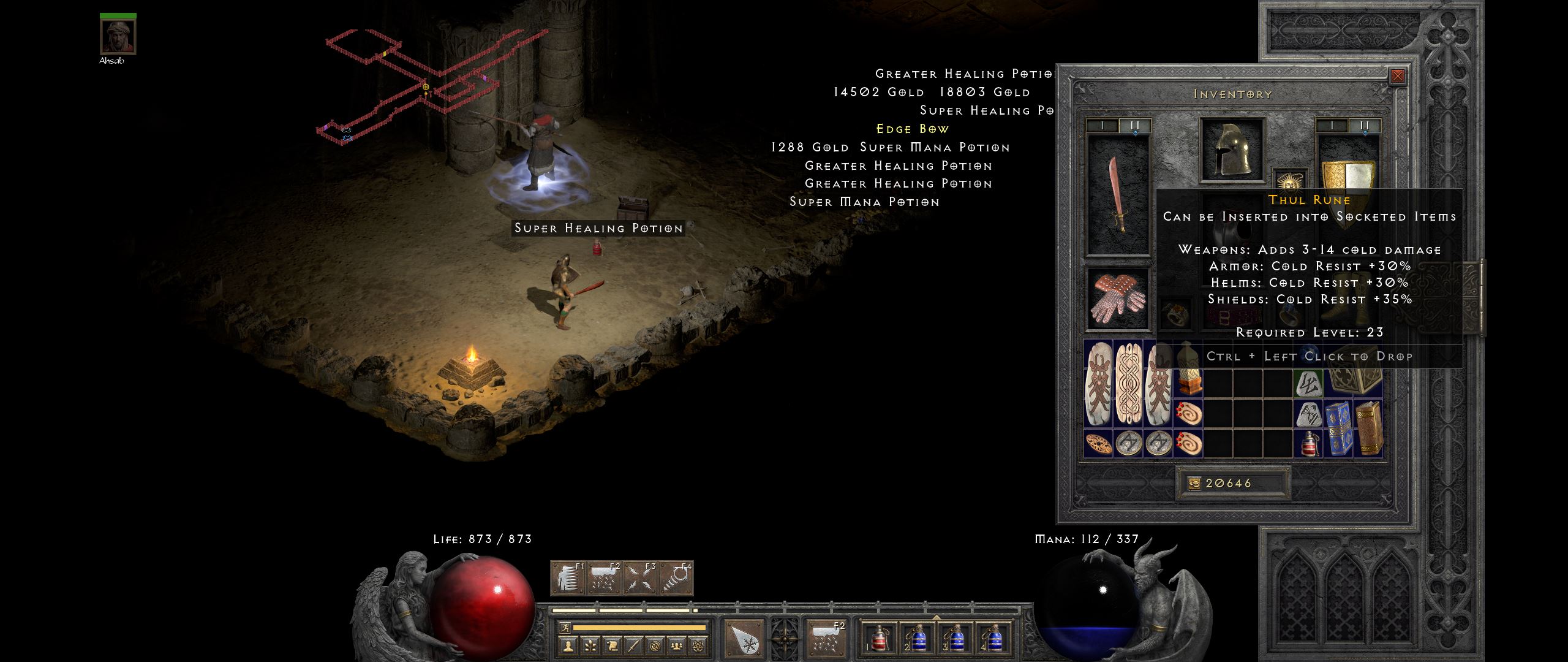Screen dimensions: 1568x662
Task: Close the Inventory panel
Action: coord(1397,76)
